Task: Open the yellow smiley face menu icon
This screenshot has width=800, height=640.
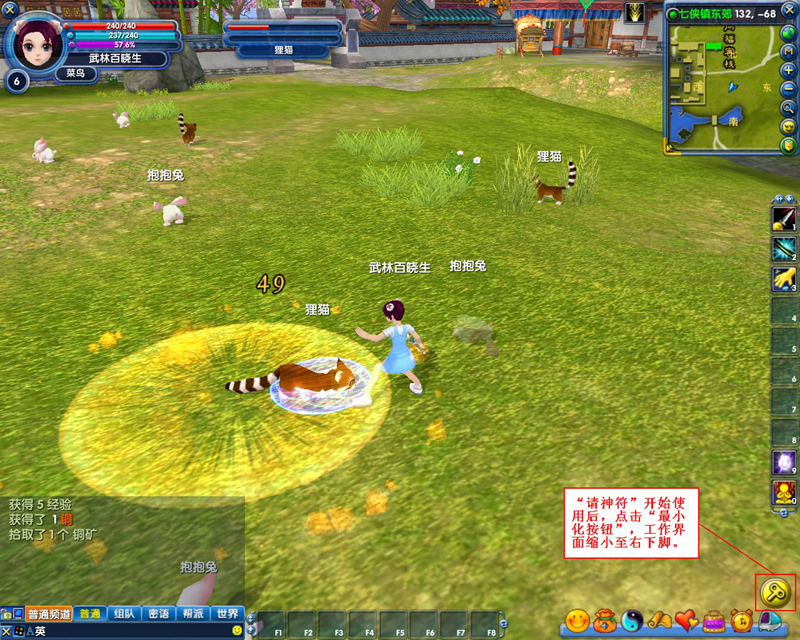Action: point(577,621)
